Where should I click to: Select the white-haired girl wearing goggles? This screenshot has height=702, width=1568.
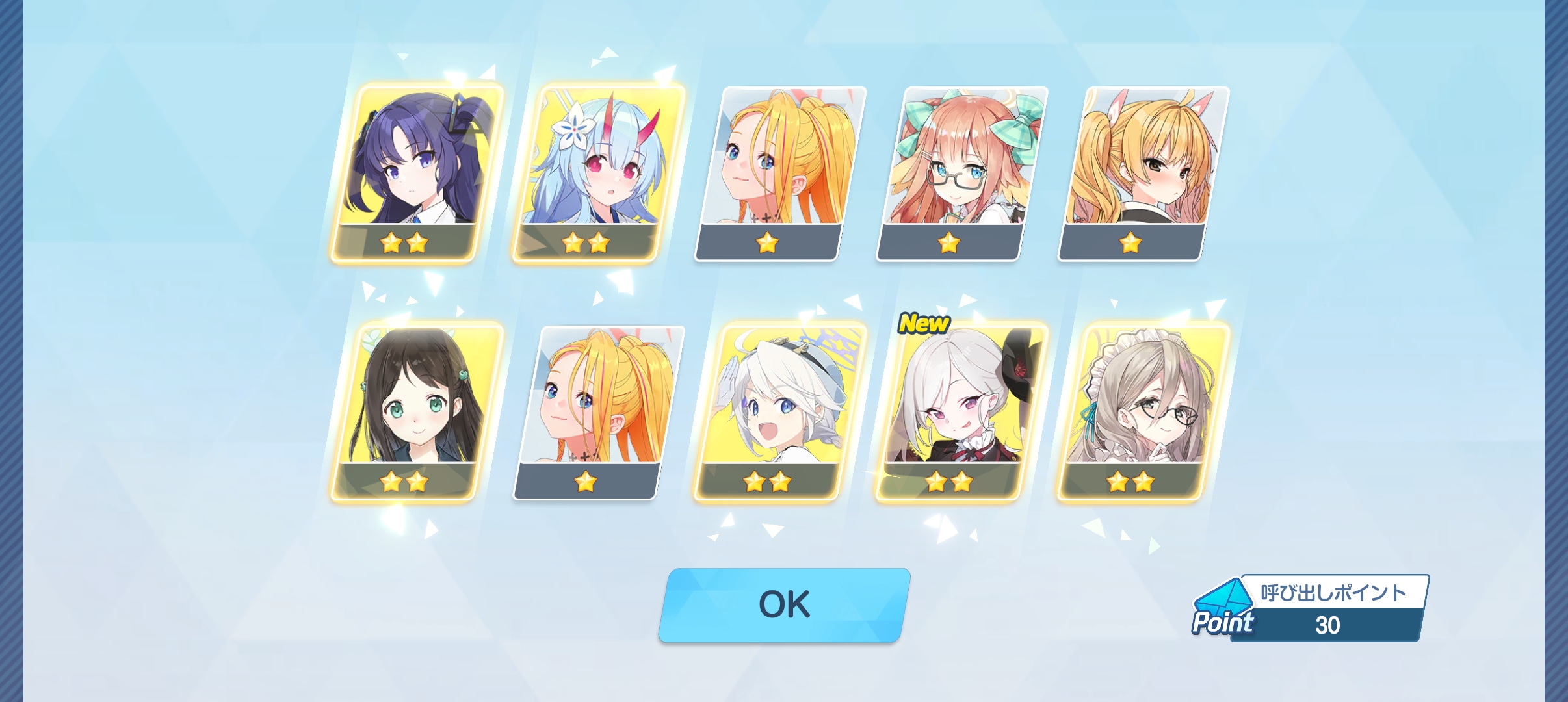(x=780, y=411)
